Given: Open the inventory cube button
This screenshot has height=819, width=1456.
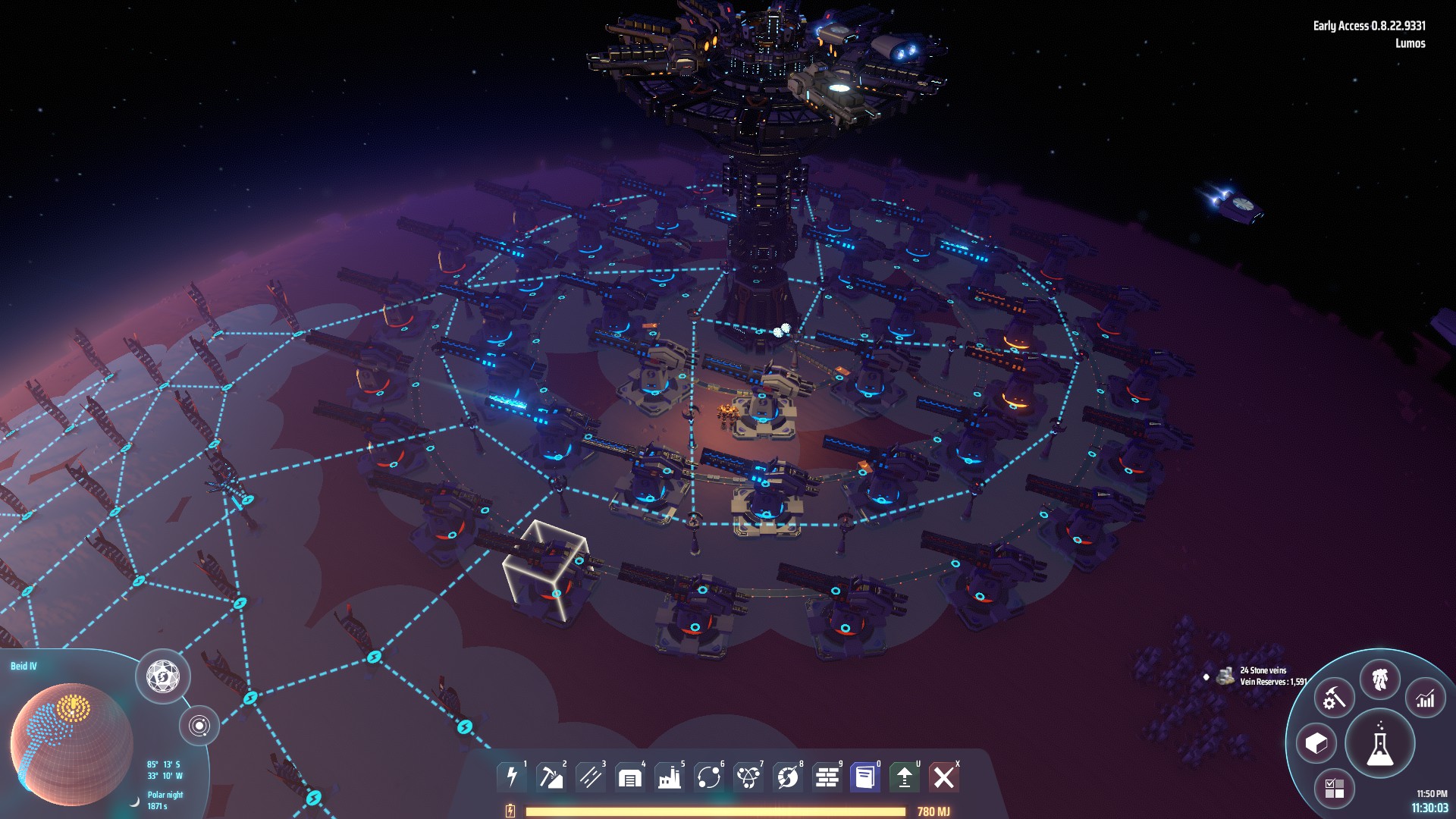Looking at the screenshot, I should pyautogui.click(x=1316, y=743).
